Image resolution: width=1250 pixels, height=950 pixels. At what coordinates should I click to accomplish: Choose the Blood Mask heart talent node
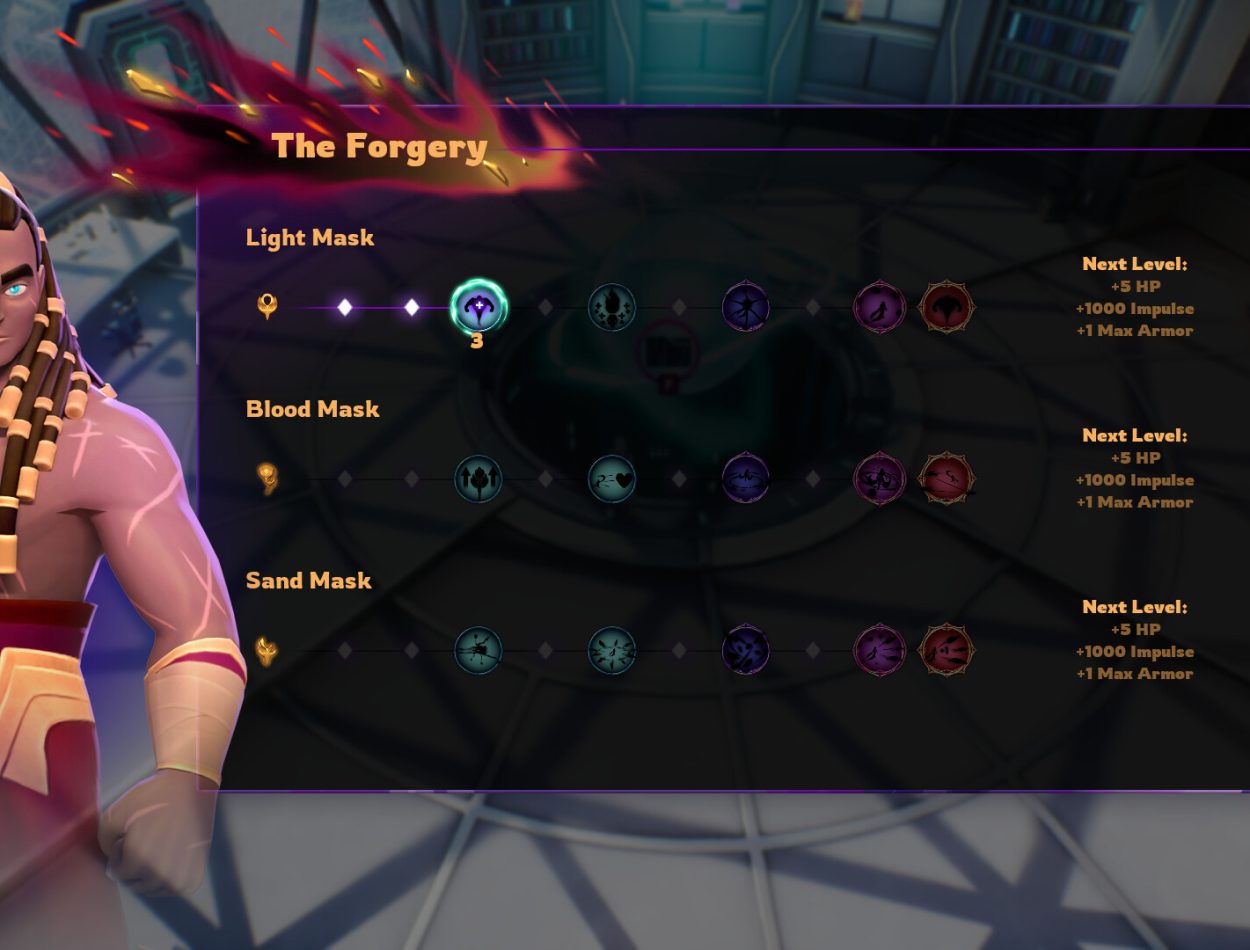point(612,479)
